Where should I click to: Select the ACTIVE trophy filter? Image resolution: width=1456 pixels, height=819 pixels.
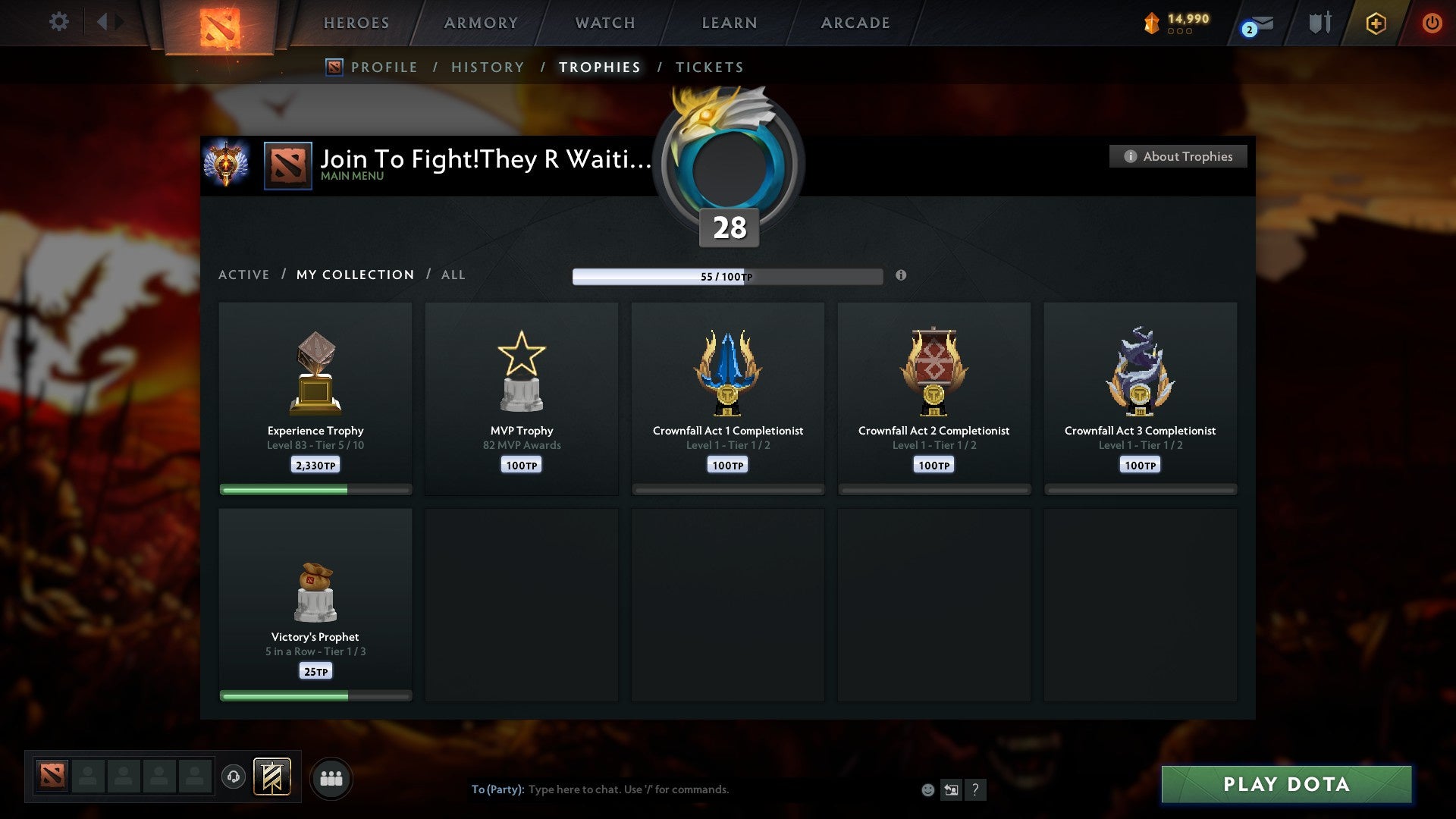244,275
